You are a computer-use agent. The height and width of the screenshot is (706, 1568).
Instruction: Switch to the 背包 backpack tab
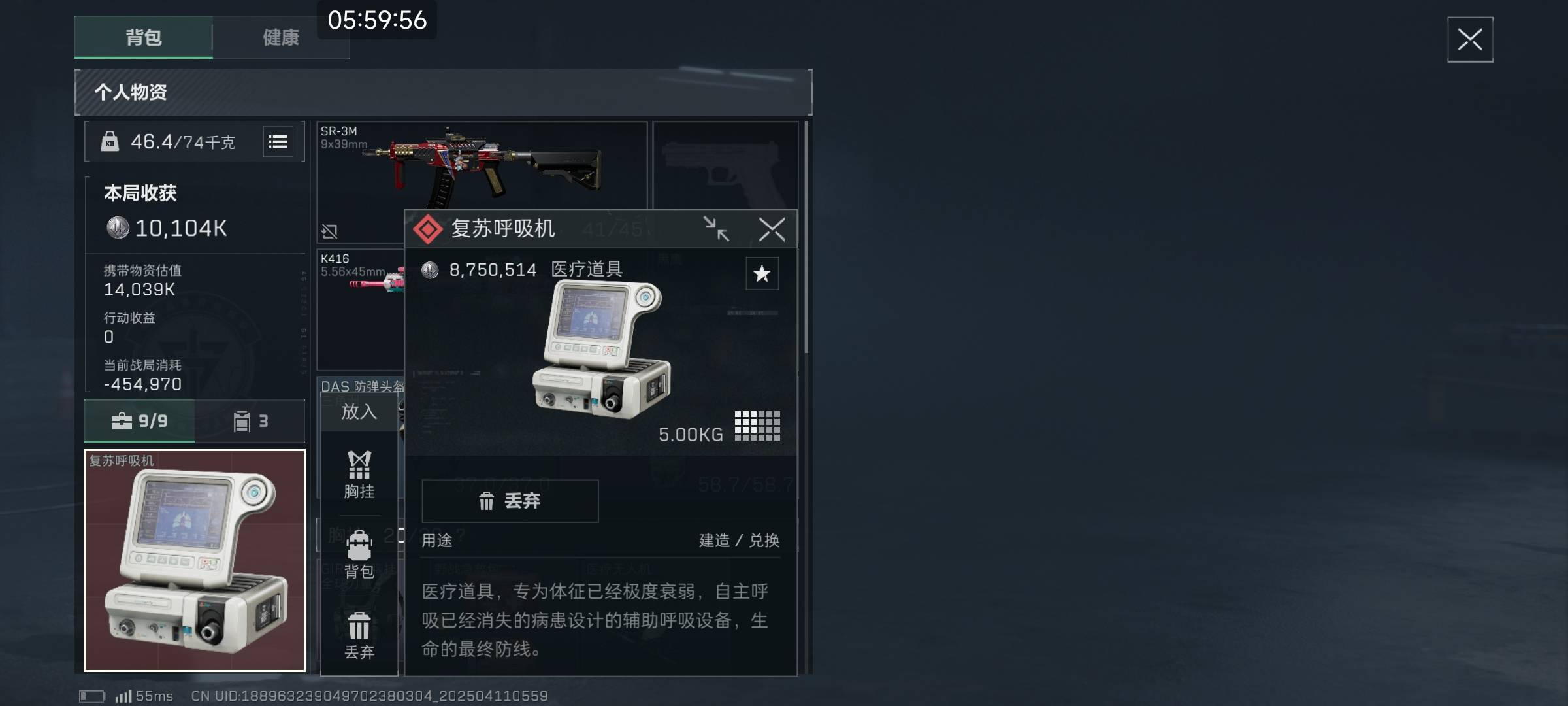[x=142, y=38]
